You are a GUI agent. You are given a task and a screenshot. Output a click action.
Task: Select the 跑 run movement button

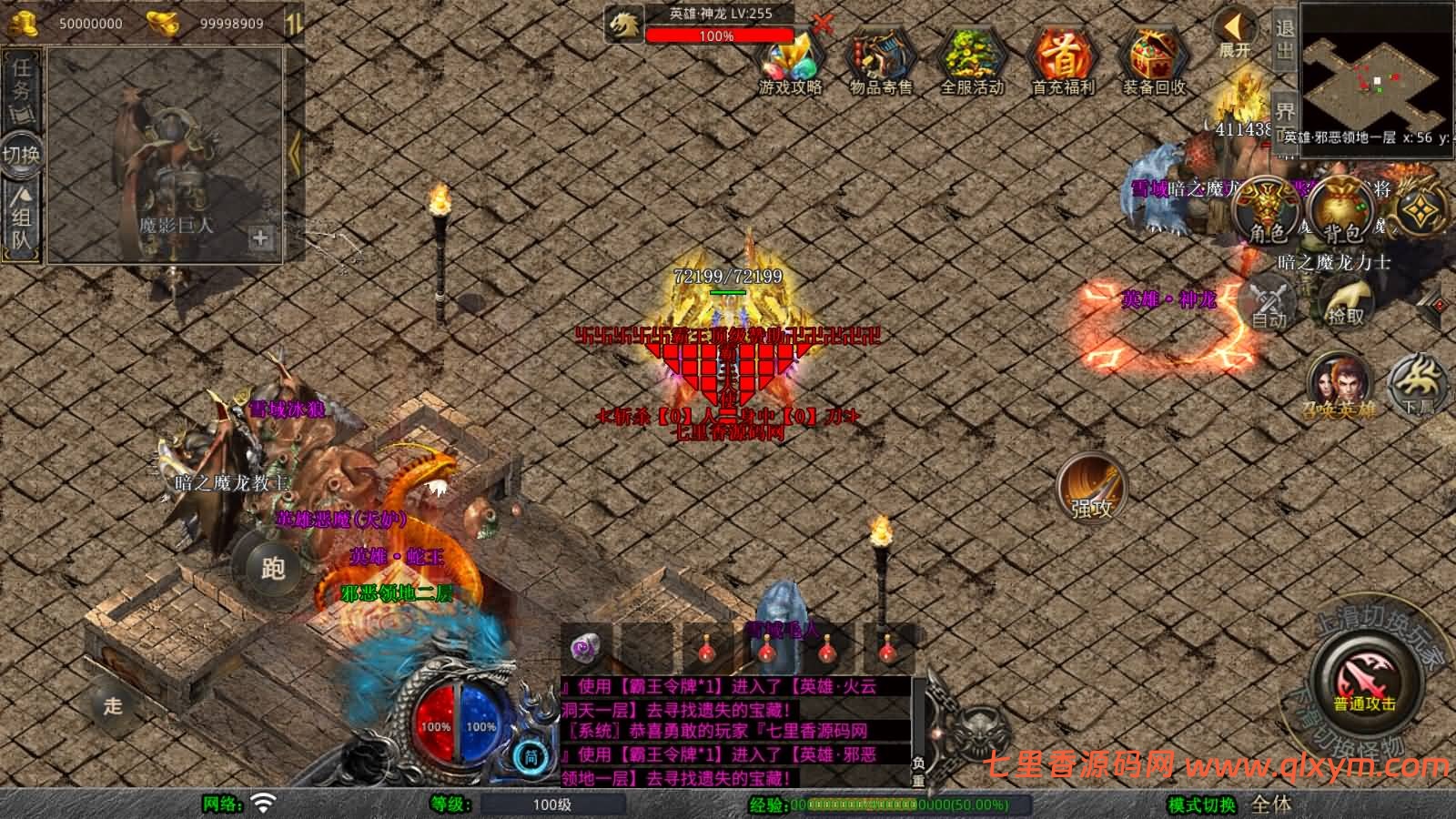pos(271,567)
